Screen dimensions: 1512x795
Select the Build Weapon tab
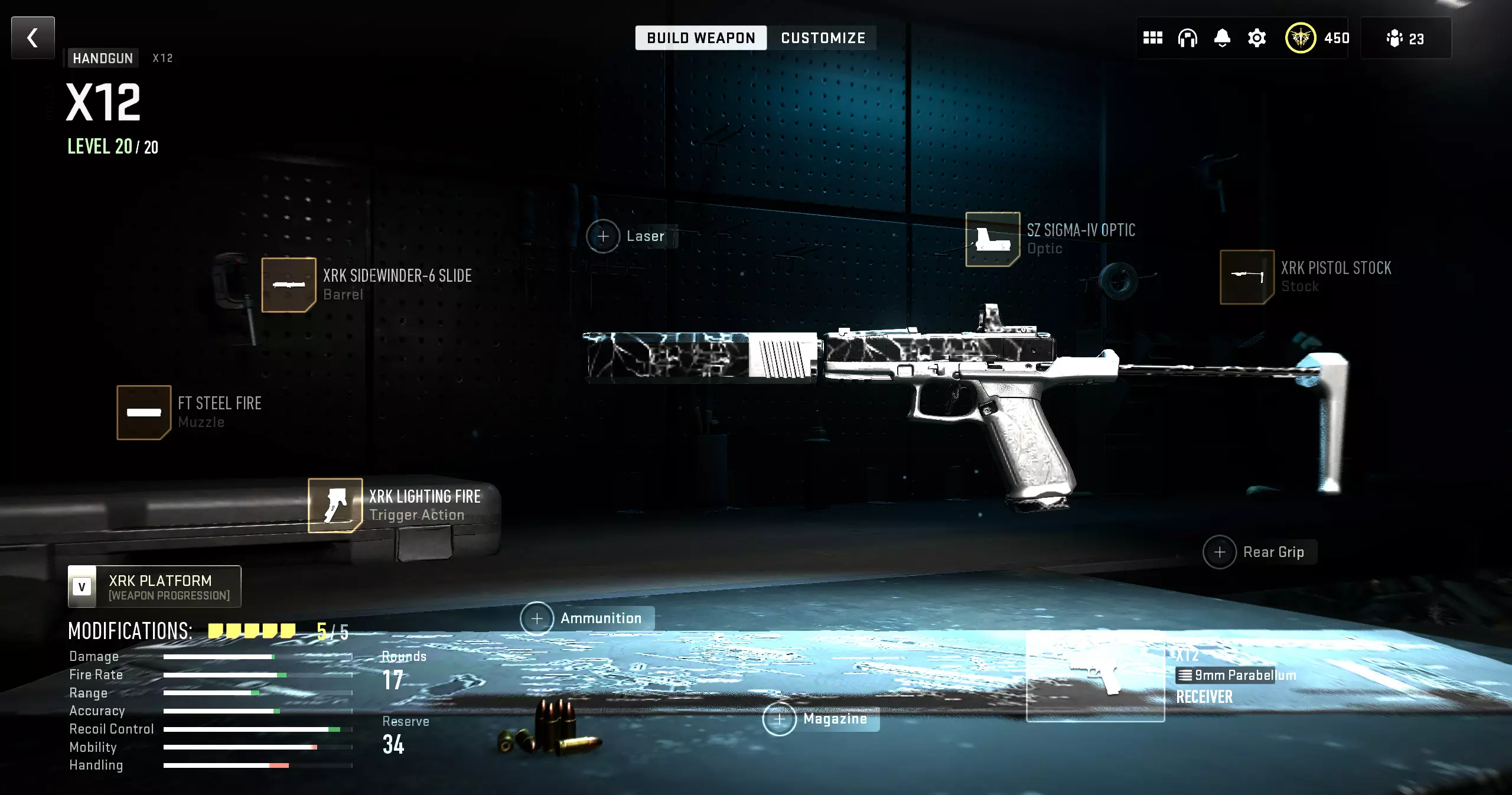click(700, 38)
